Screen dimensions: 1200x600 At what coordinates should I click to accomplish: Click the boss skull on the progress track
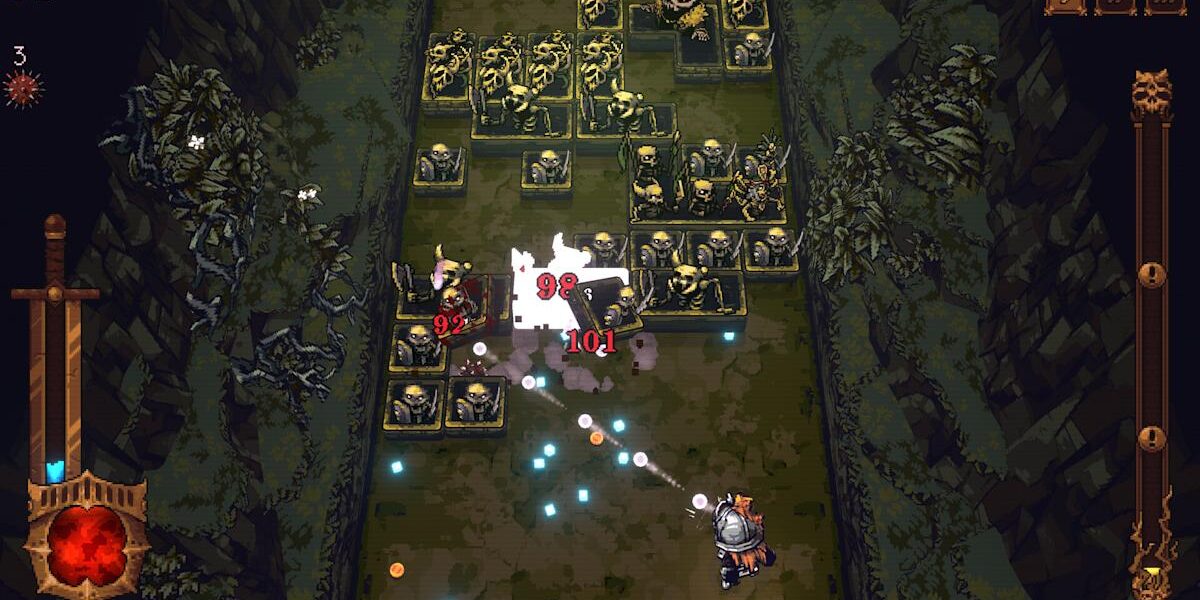pyautogui.click(x=1151, y=92)
